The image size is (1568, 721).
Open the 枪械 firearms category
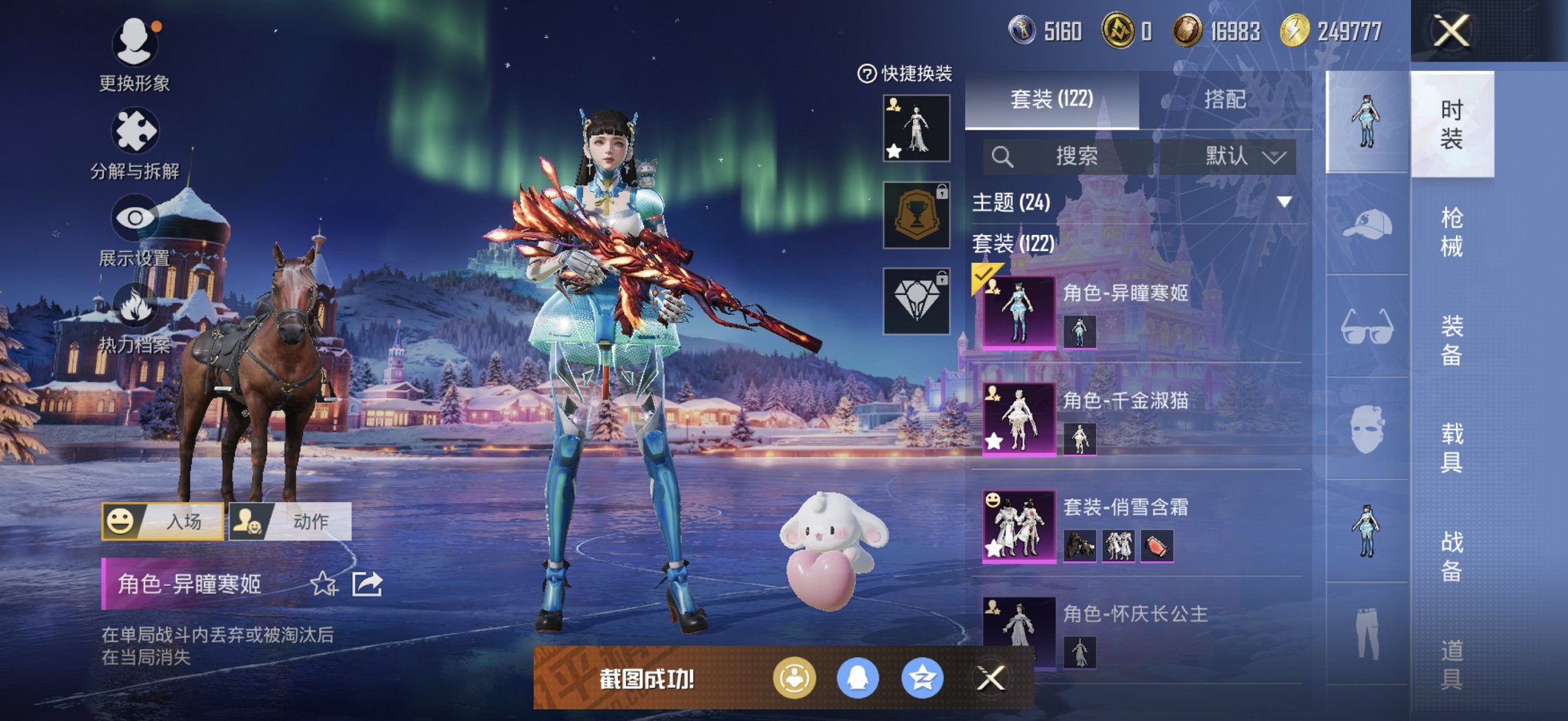point(1452,232)
